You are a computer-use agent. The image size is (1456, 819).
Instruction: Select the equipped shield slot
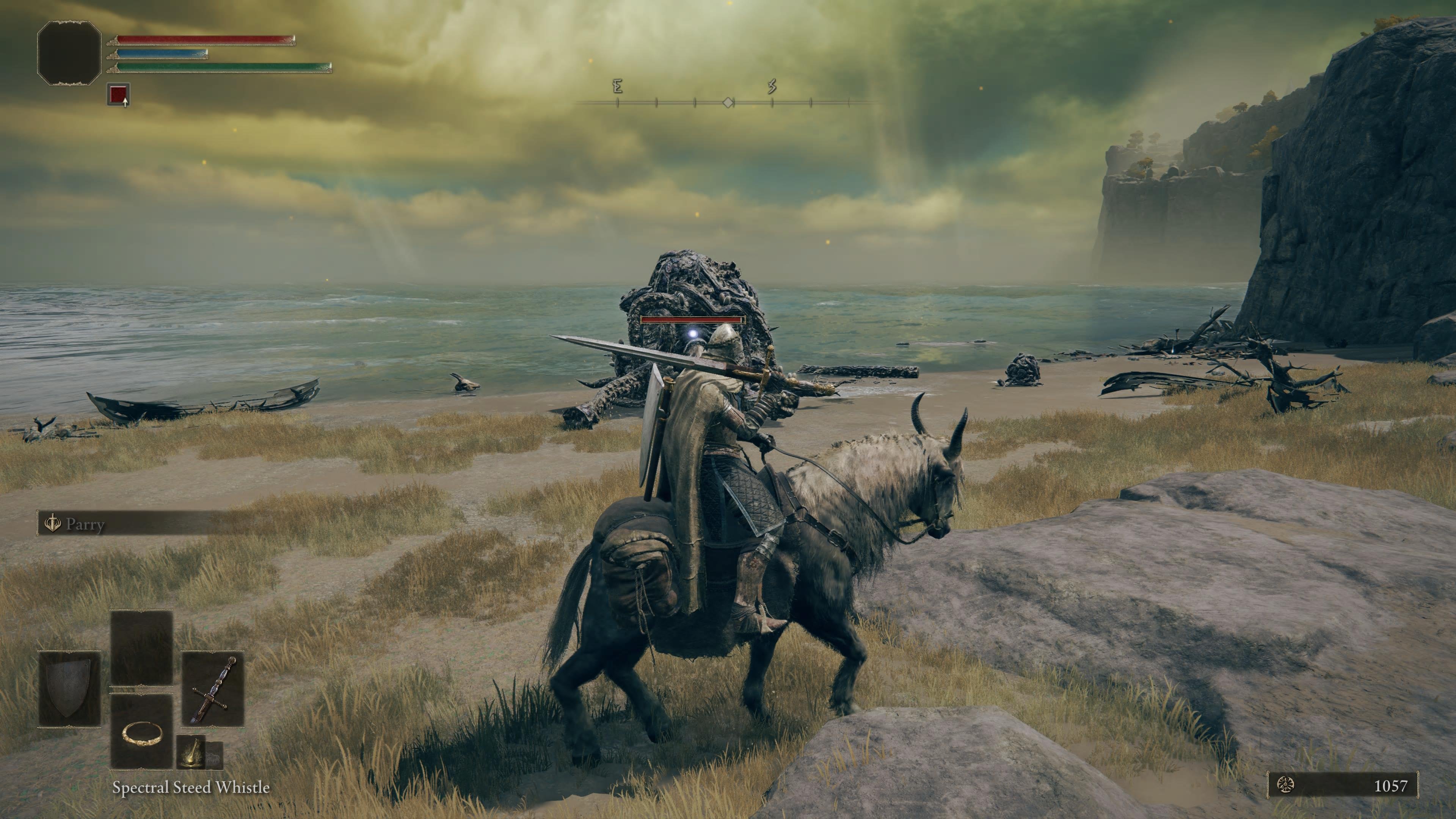pos(69,689)
